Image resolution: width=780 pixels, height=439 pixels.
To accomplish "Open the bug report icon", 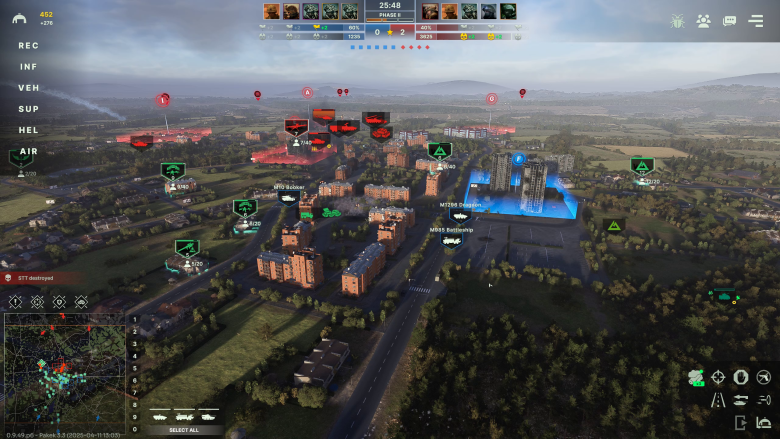I will 677,20.
